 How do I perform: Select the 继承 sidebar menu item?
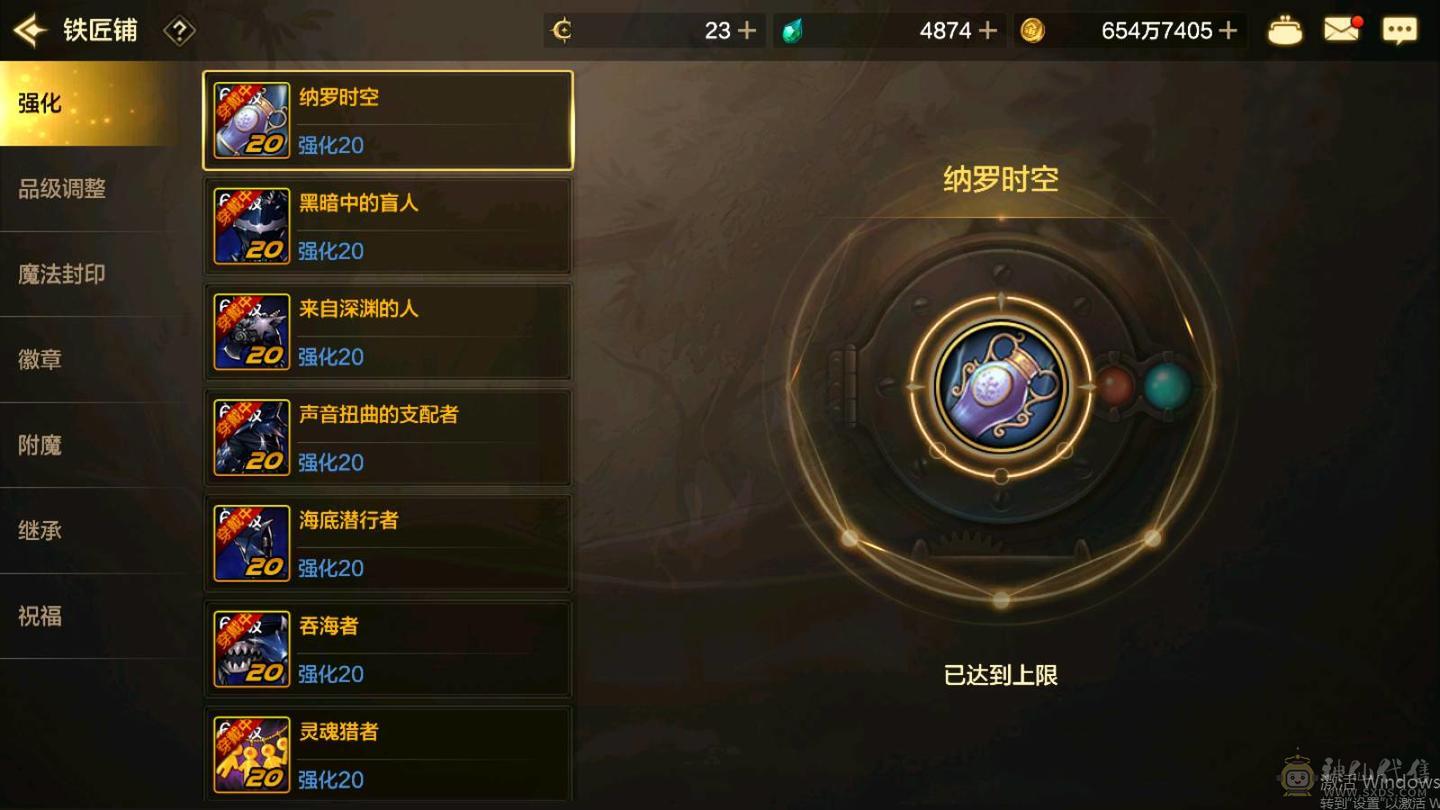[40, 531]
